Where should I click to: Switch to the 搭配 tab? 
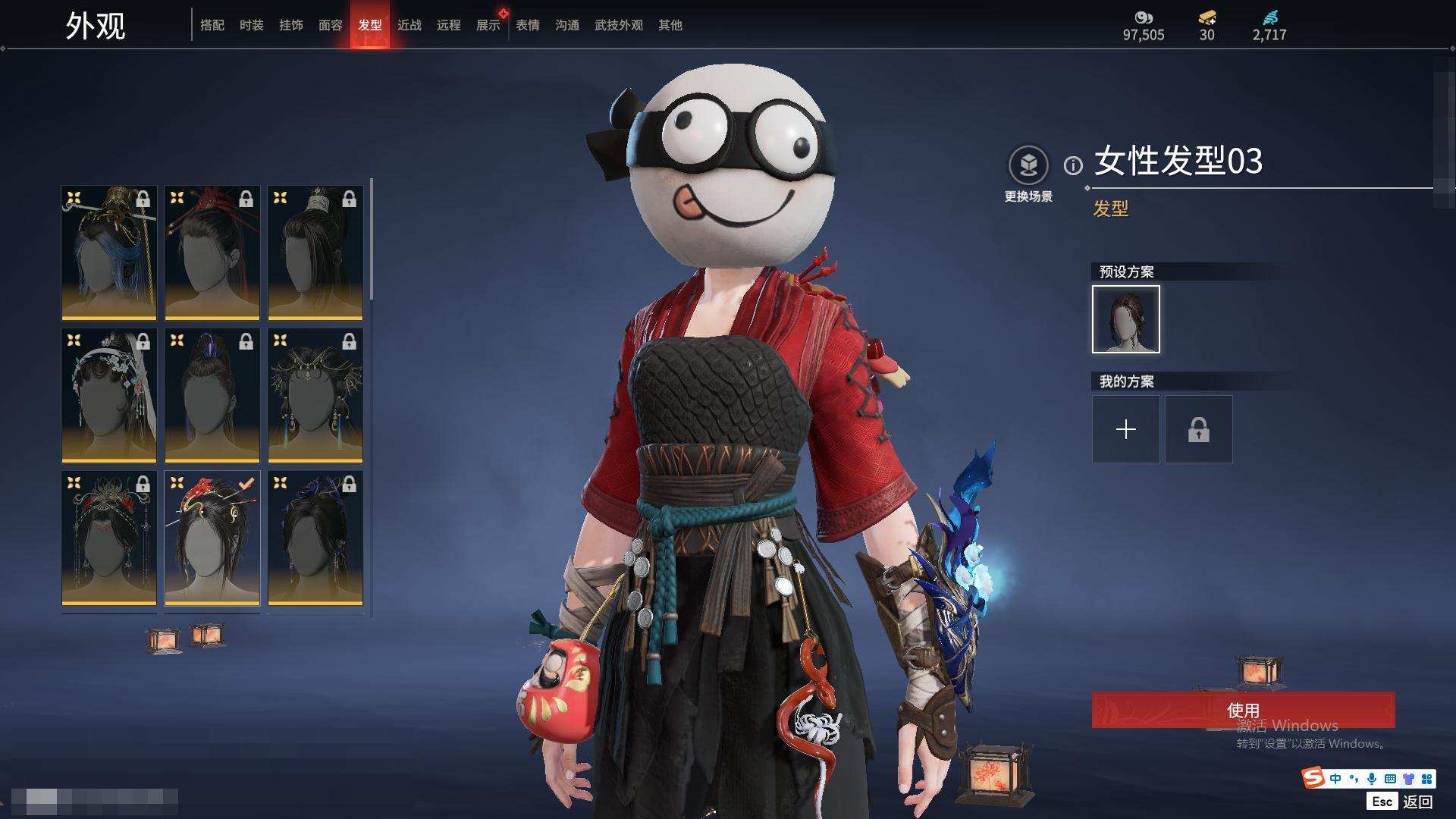tap(212, 25)
